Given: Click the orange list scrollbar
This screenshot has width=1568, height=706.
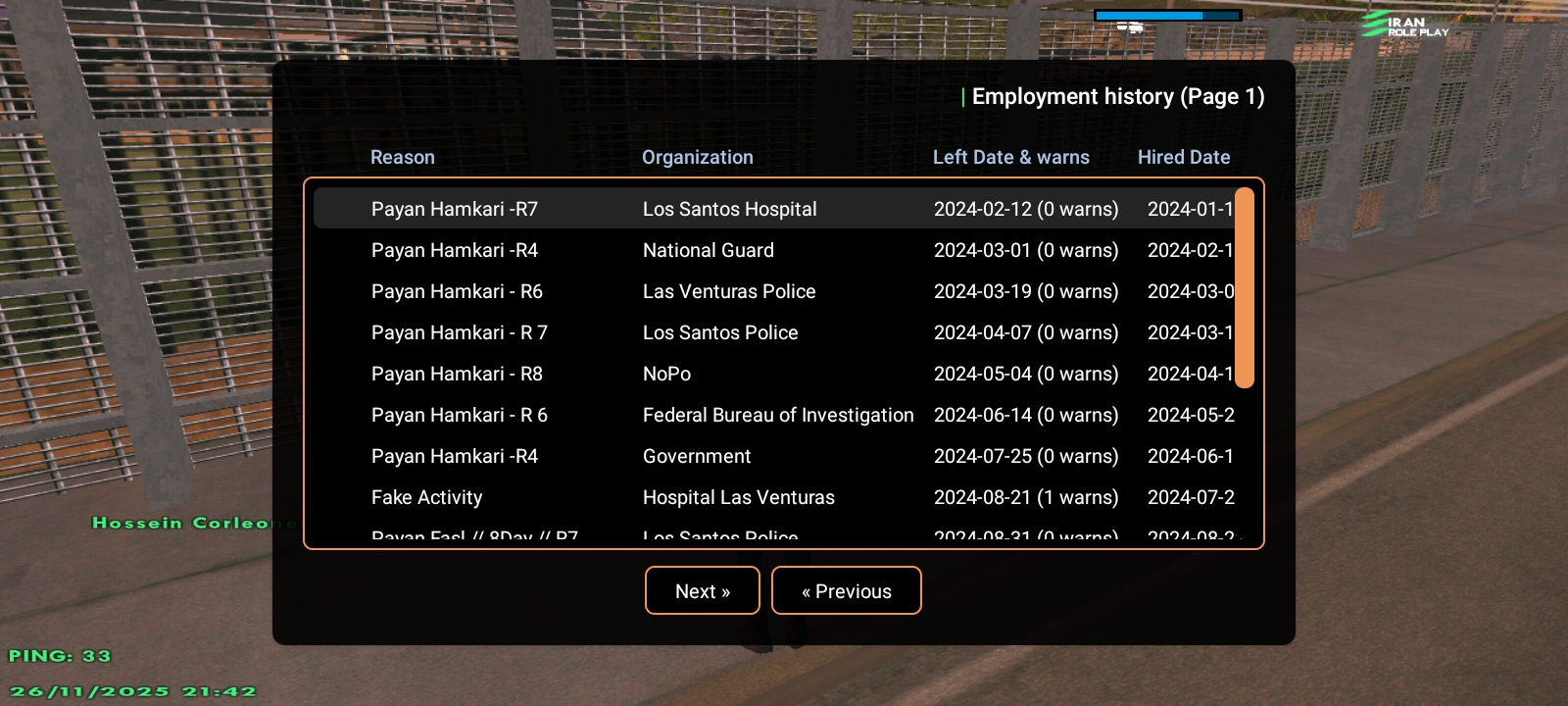Looking at the screenshot, I should (x=1245, y=287).
